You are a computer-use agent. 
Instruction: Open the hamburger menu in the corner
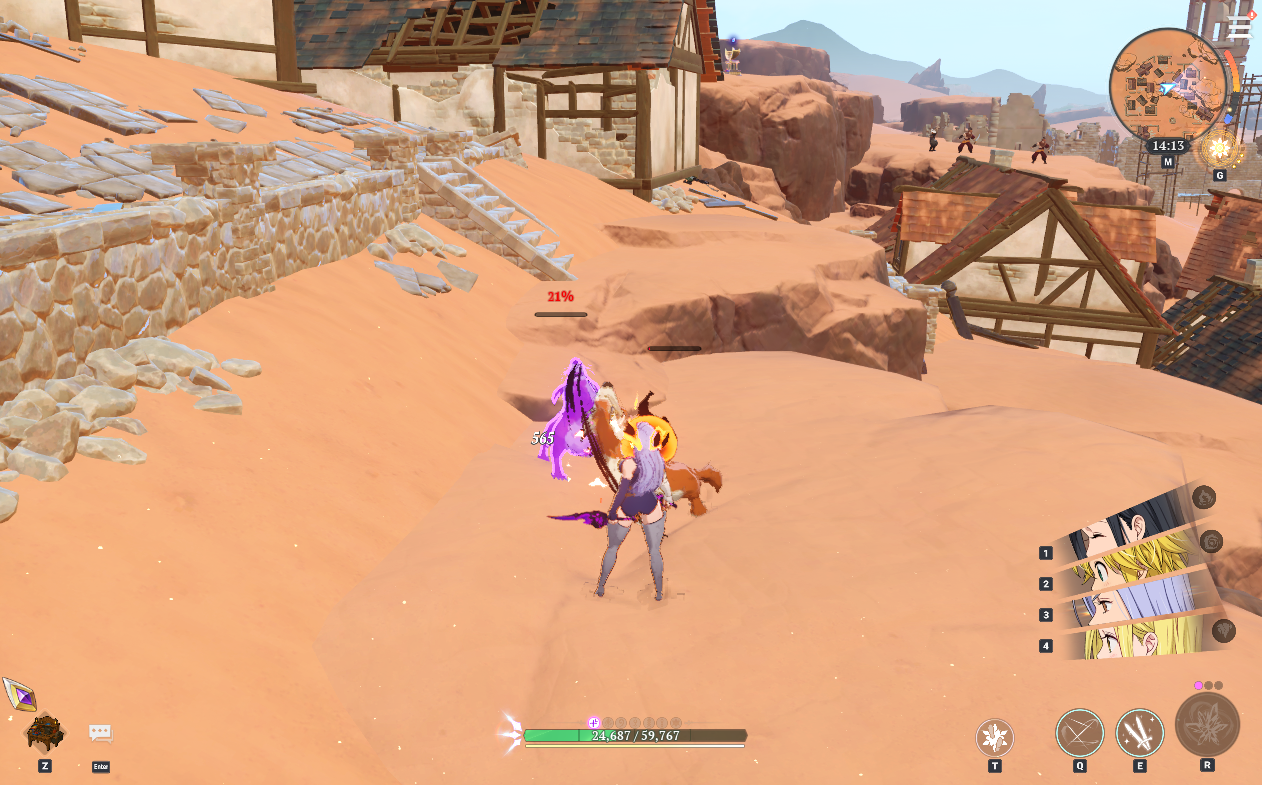coord(1239,27)
